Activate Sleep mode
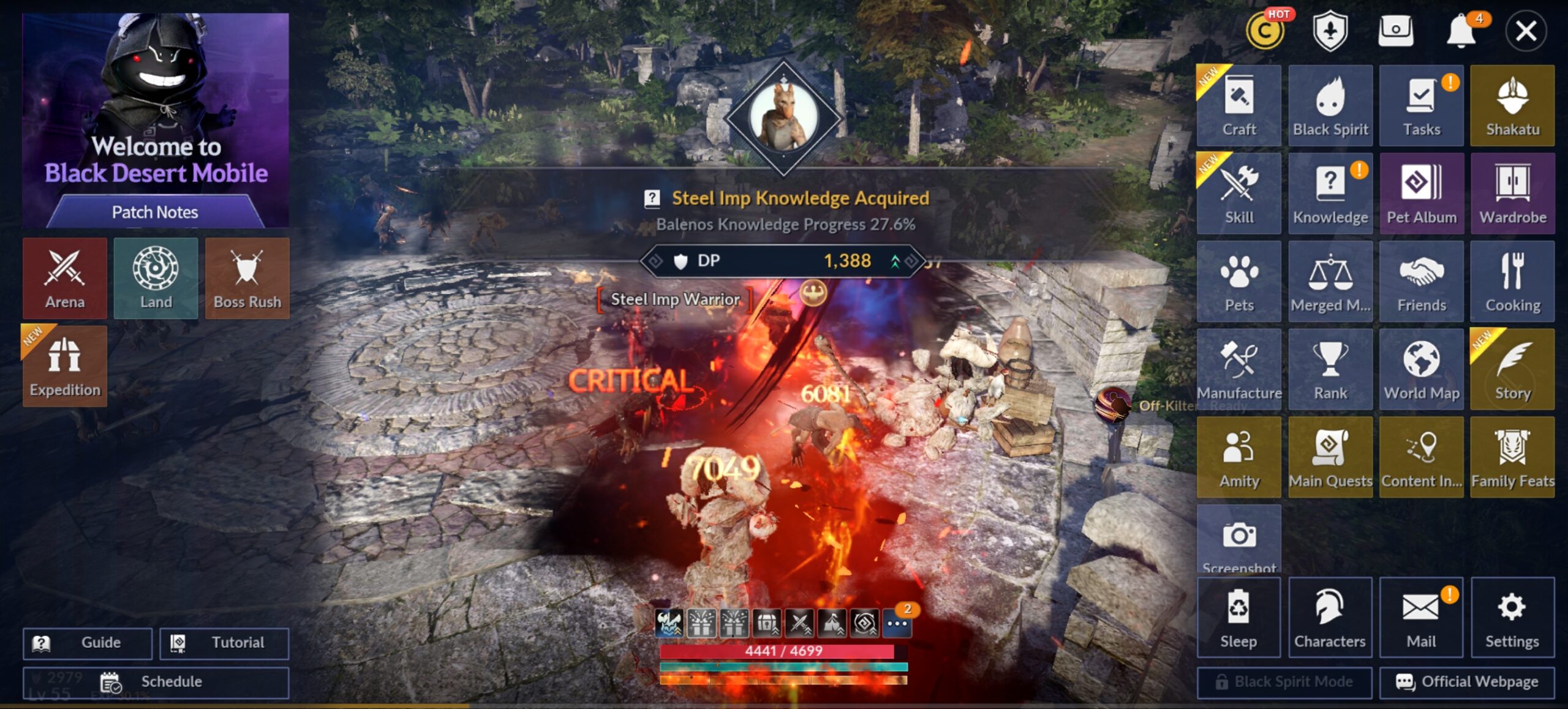This screenshot has width=1568, height=709. pyautogui.click(x=1238, y=617)
